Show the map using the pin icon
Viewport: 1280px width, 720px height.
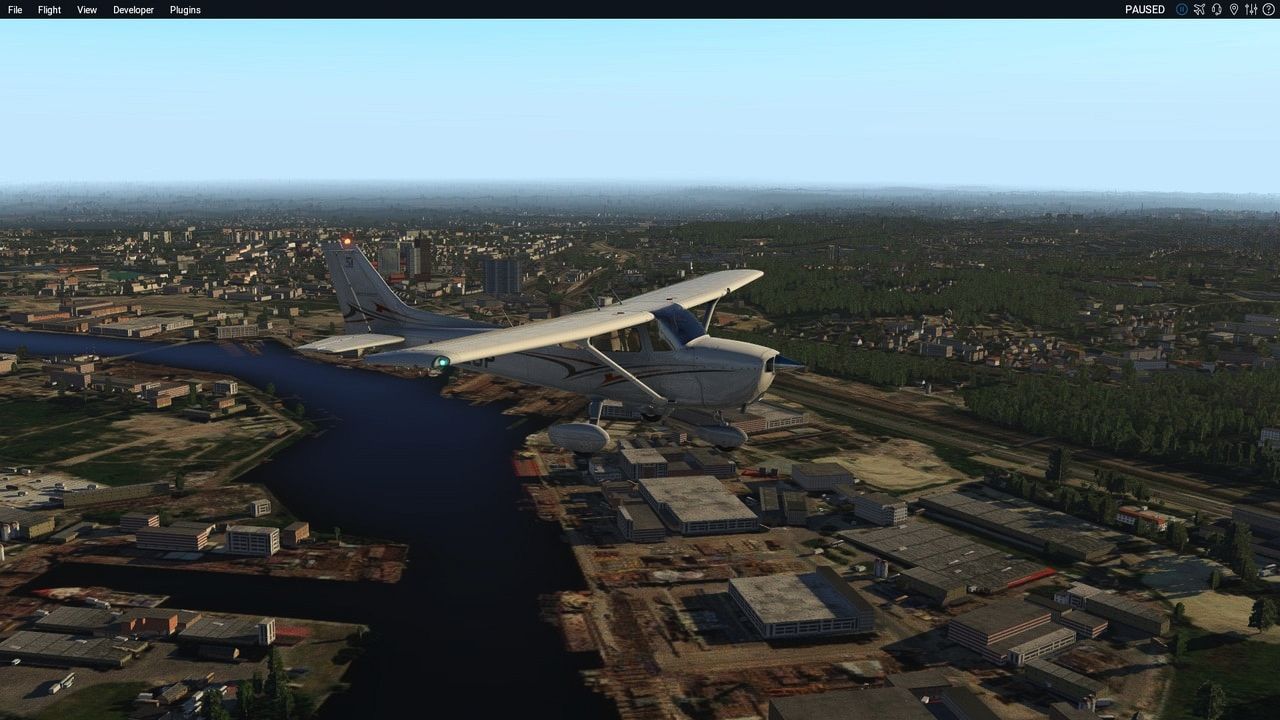[x=1233, y=9]
